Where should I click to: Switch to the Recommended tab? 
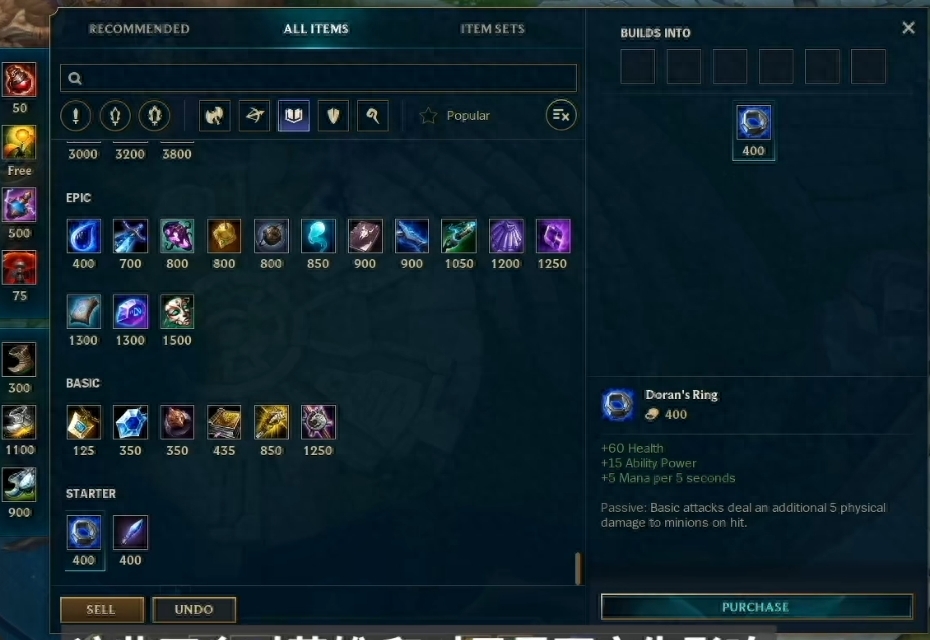pos(139,29)
